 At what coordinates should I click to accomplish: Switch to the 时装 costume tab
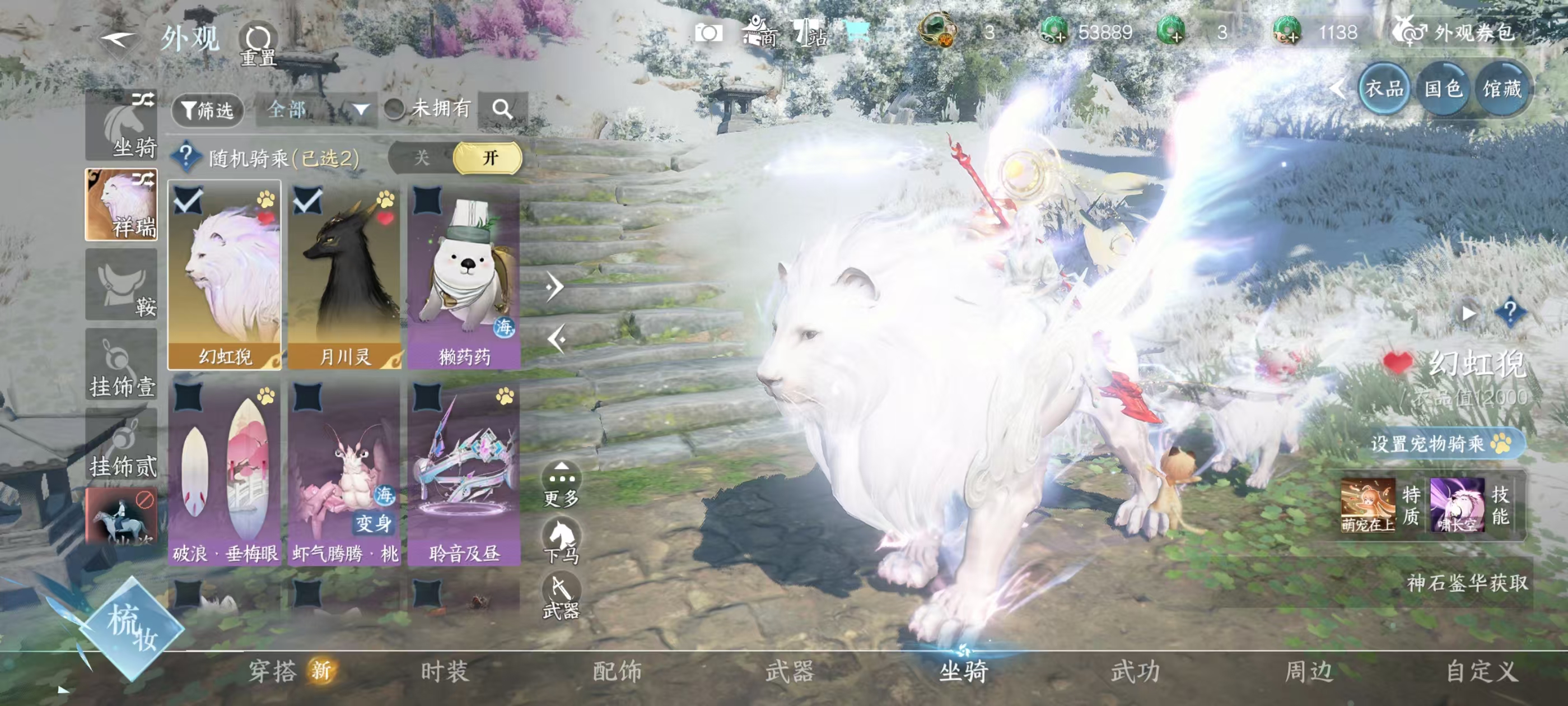pyautogui.click(x=444, y=672)
